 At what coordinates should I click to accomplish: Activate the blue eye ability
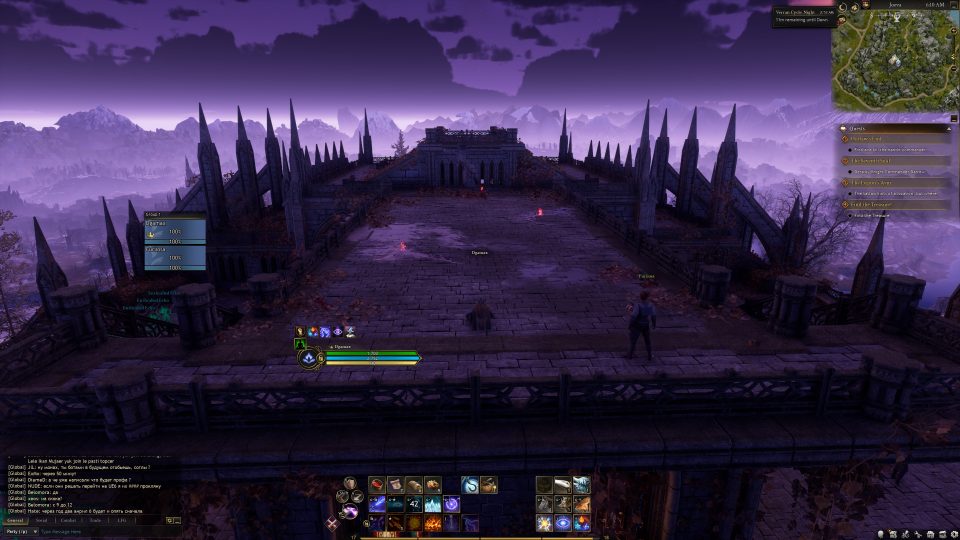563,523
